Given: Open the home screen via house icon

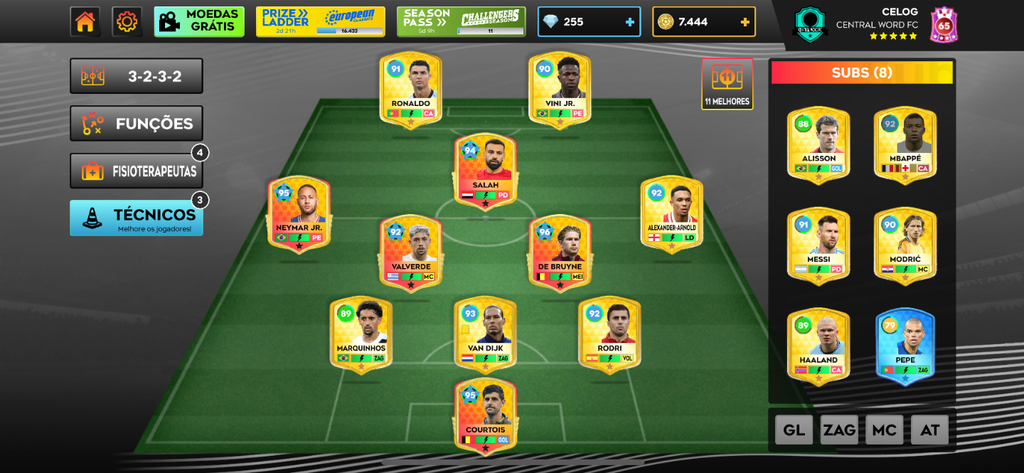Looking at the screenshot, I should [85, 21].
